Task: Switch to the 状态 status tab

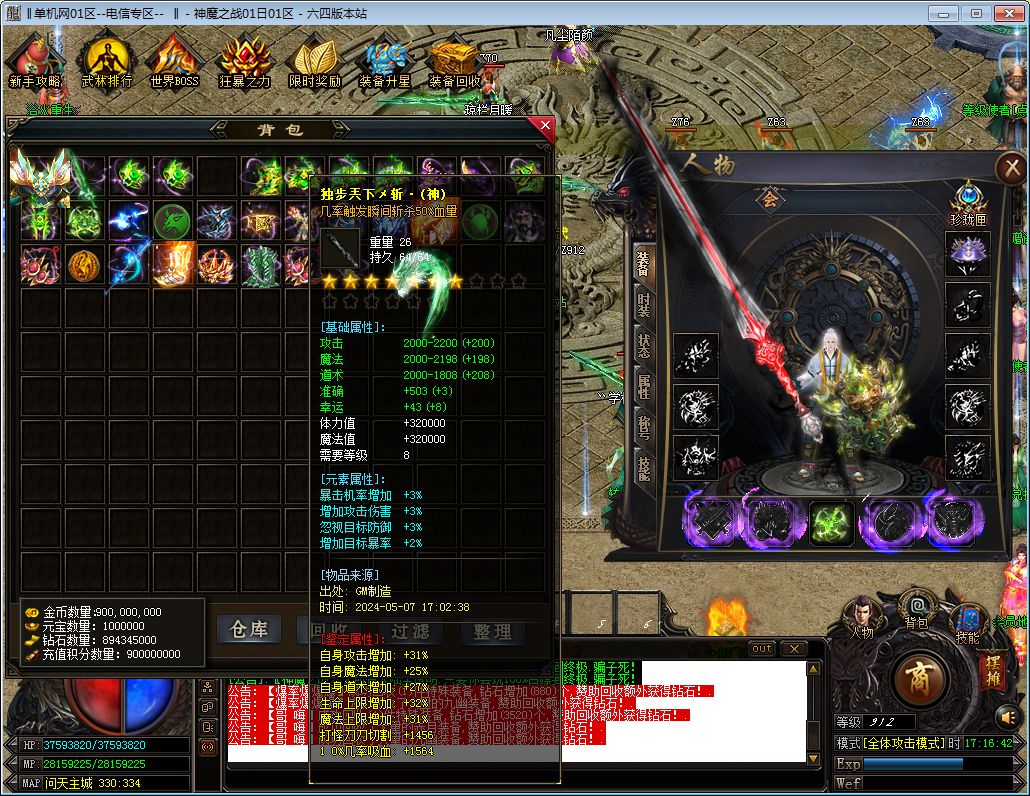Action: pos(645,345)
